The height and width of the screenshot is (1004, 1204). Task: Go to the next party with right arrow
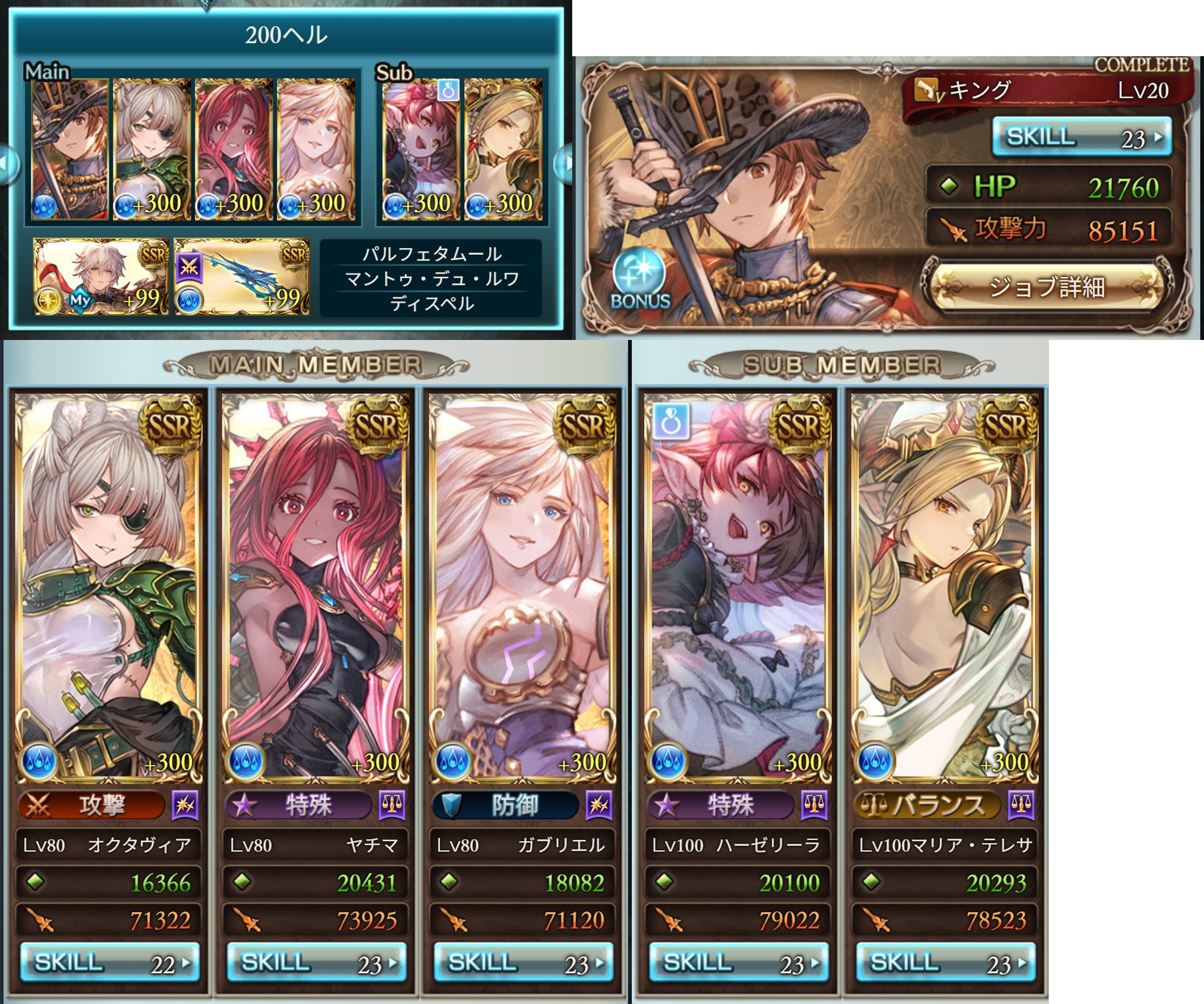[x=565, y=163]
